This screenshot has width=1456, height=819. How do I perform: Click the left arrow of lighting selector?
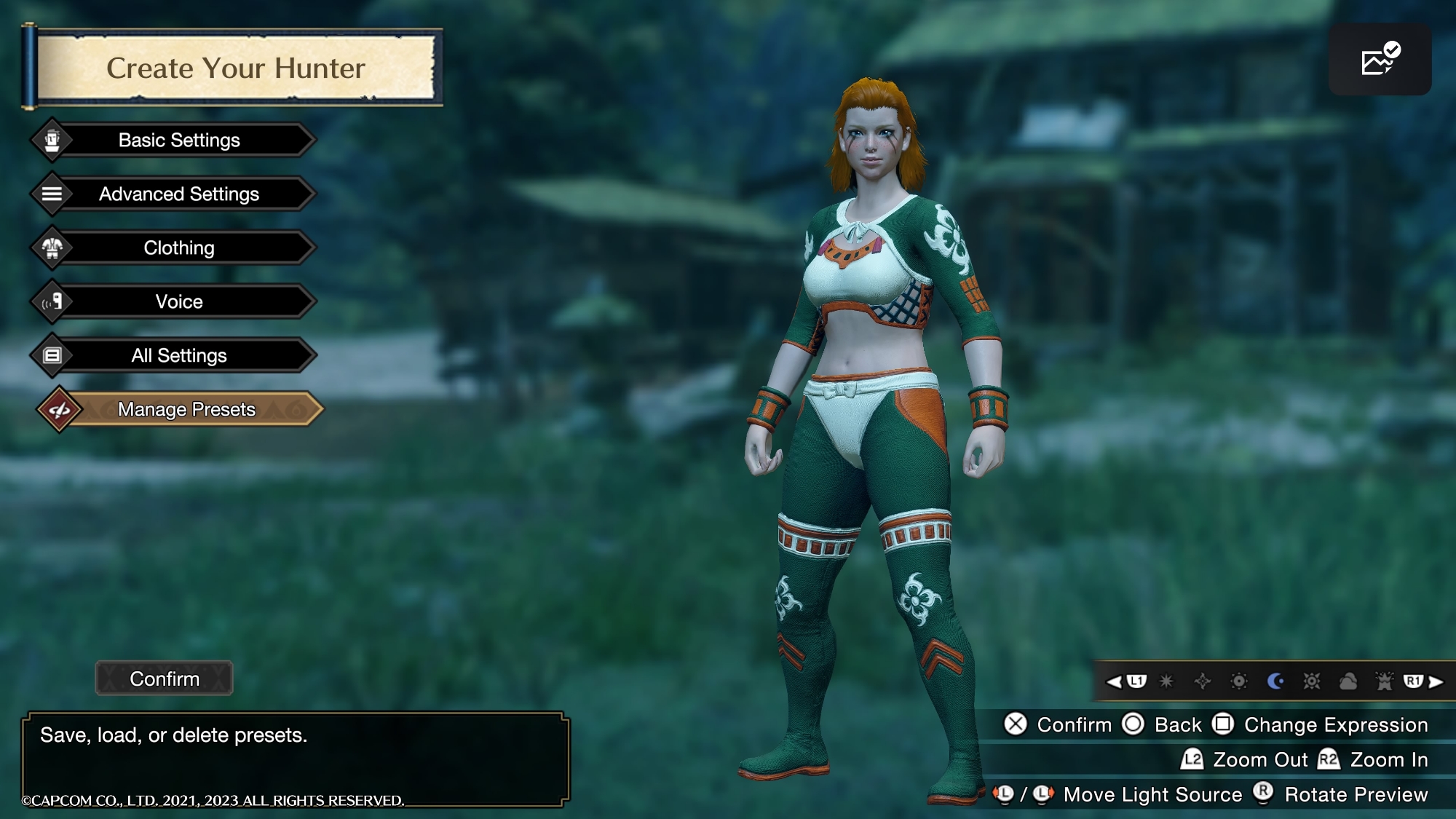click(x=1114, y=681)
